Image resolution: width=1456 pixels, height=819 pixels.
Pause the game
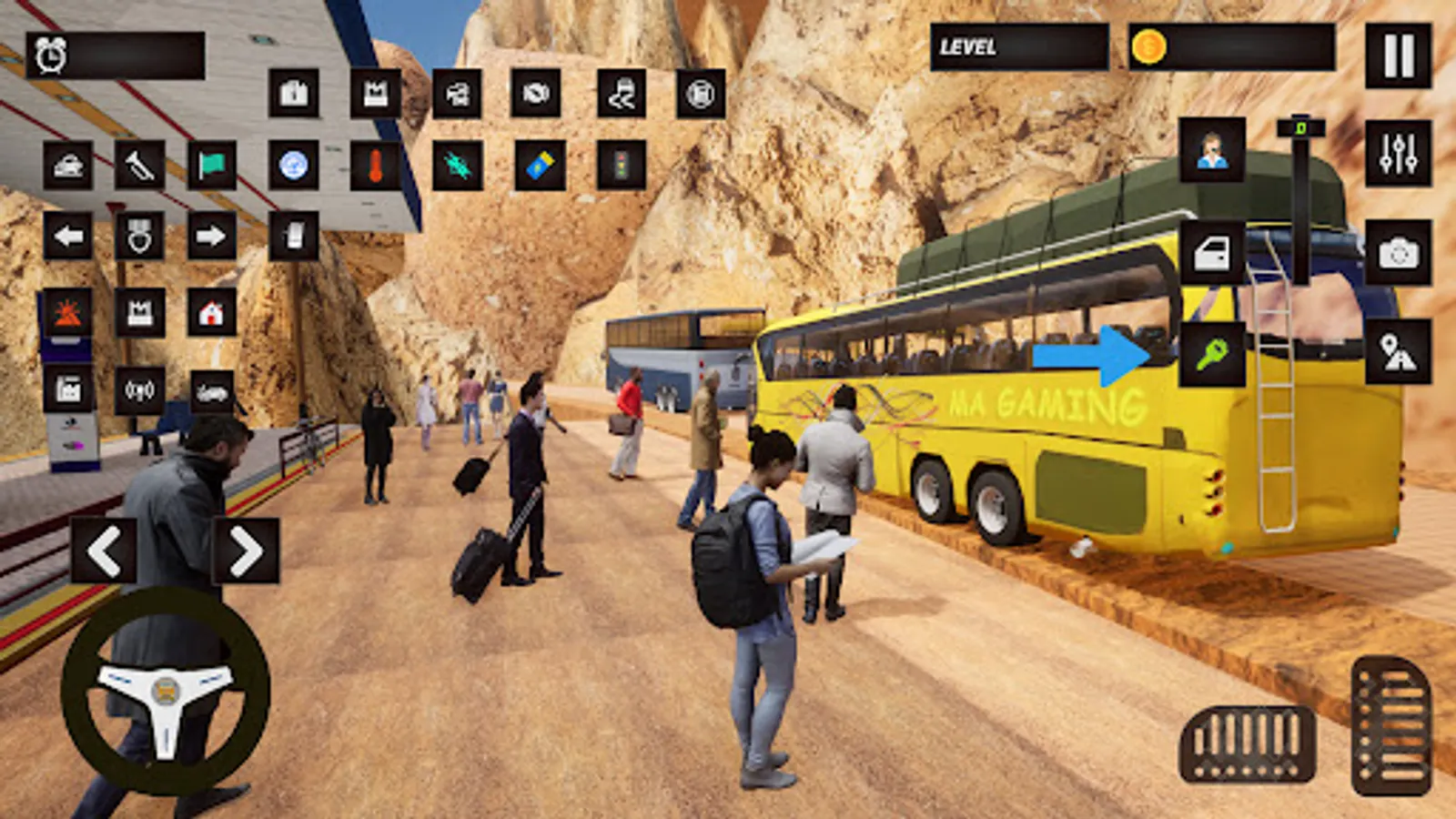click(1398, 56)
